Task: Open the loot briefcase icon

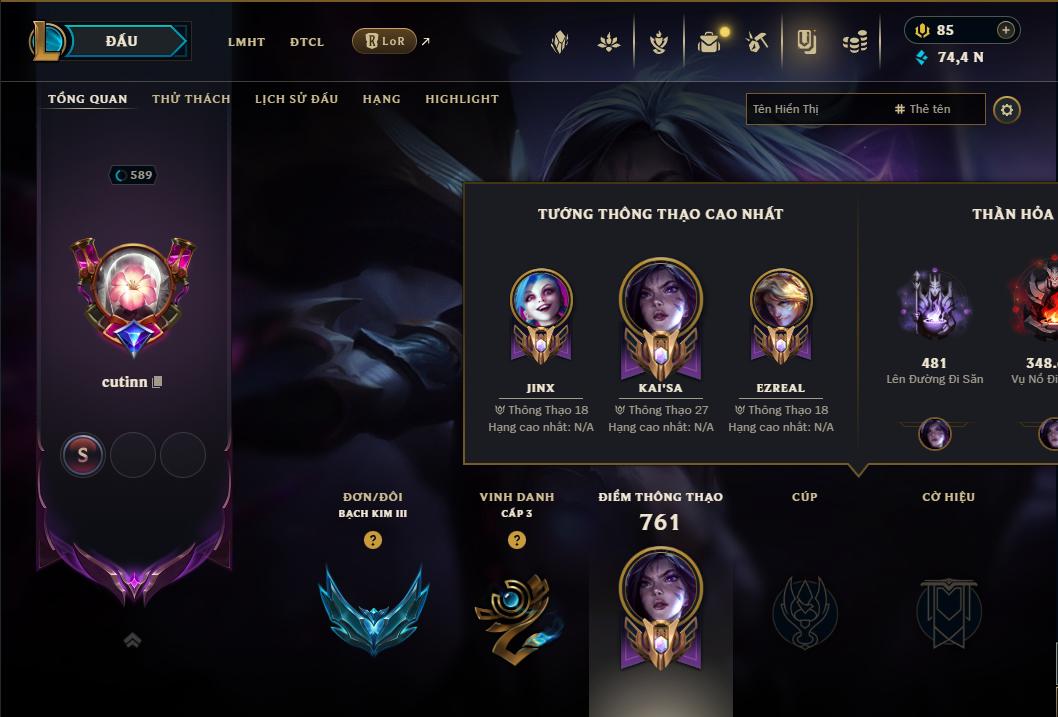Action: click(x=709, y=42)
